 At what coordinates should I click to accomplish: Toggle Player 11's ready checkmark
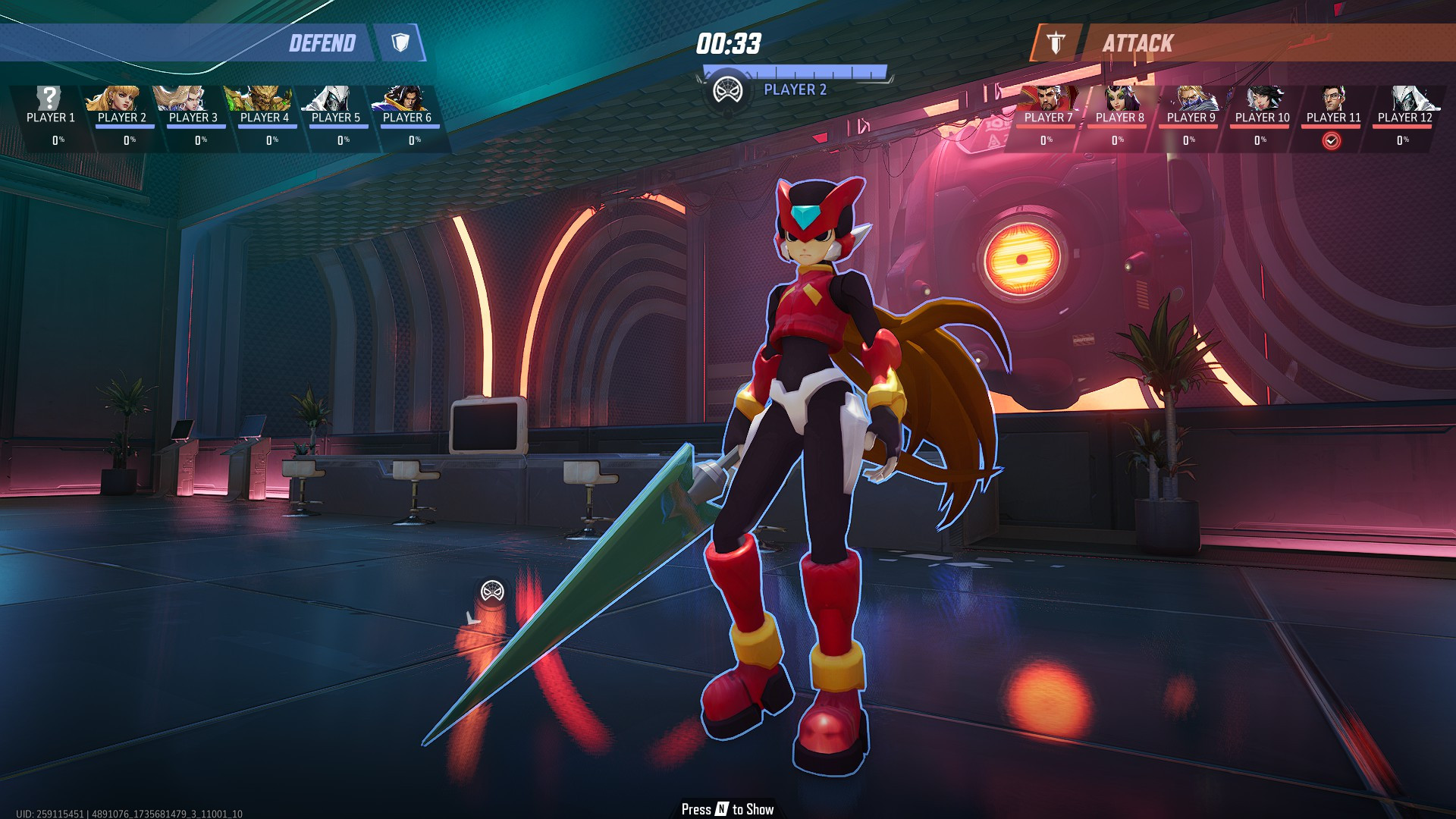(x=1332, y=139)
